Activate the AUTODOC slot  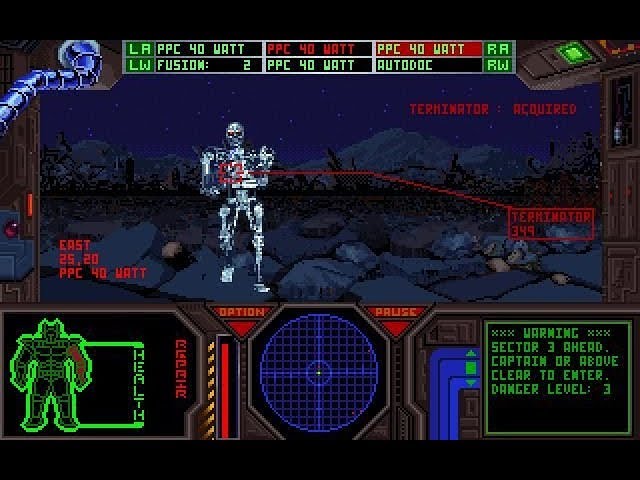428,65
